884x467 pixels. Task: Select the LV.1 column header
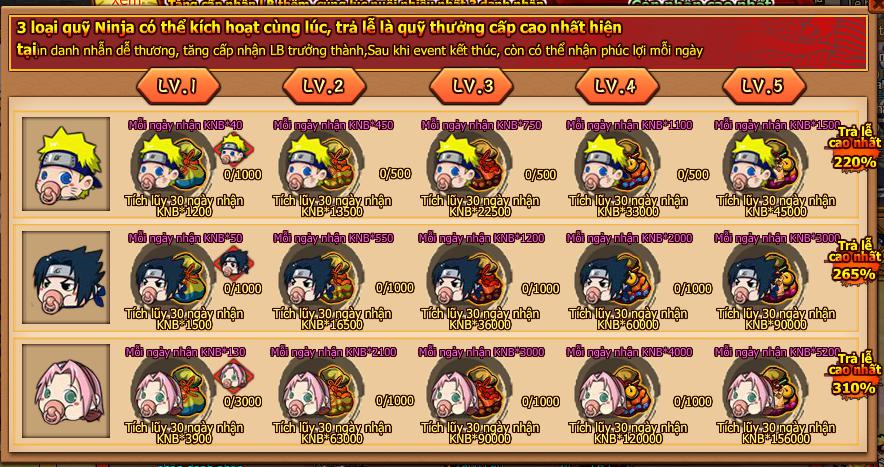tap(175, 86)
